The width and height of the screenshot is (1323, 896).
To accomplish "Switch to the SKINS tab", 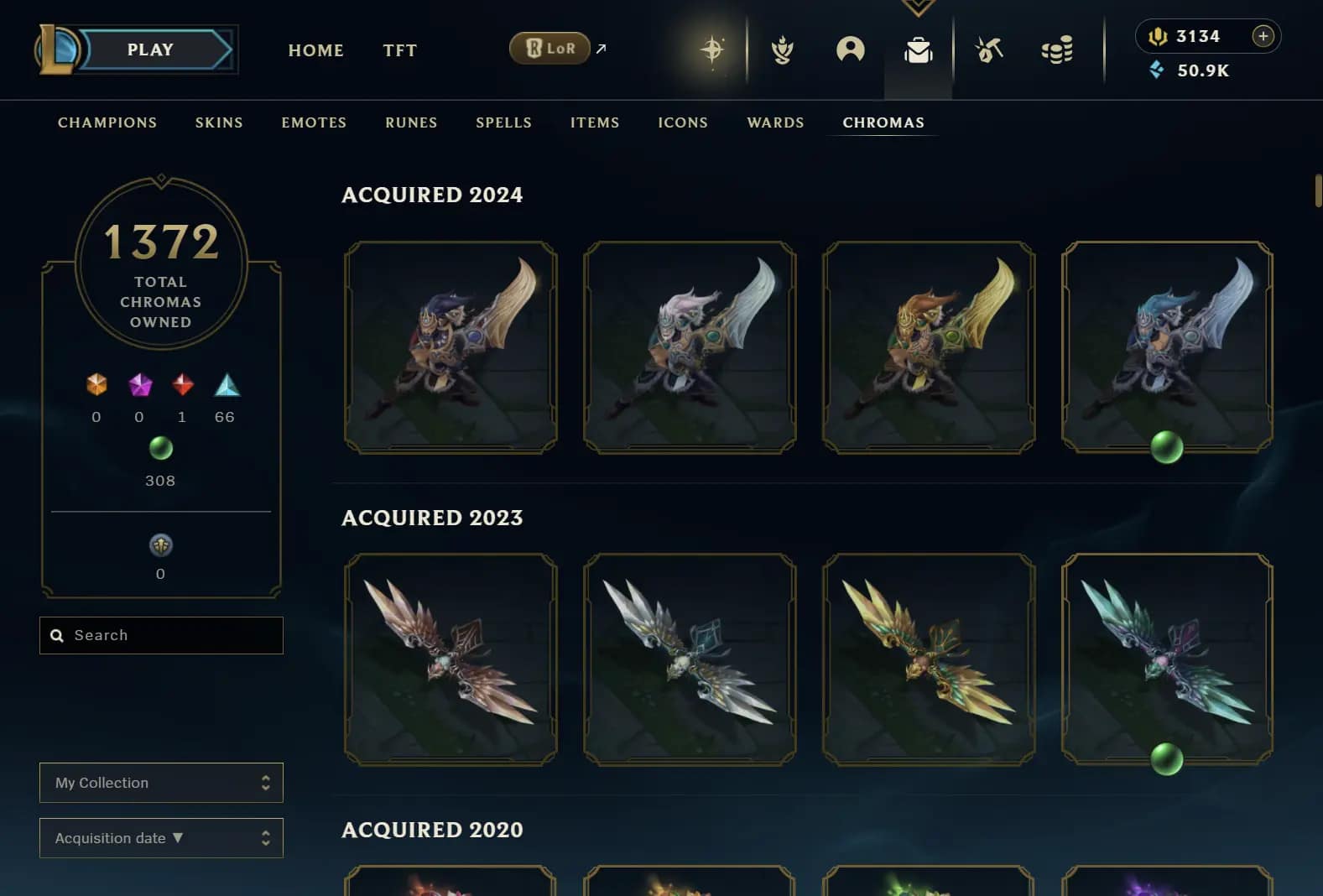I will click(219, 122).
